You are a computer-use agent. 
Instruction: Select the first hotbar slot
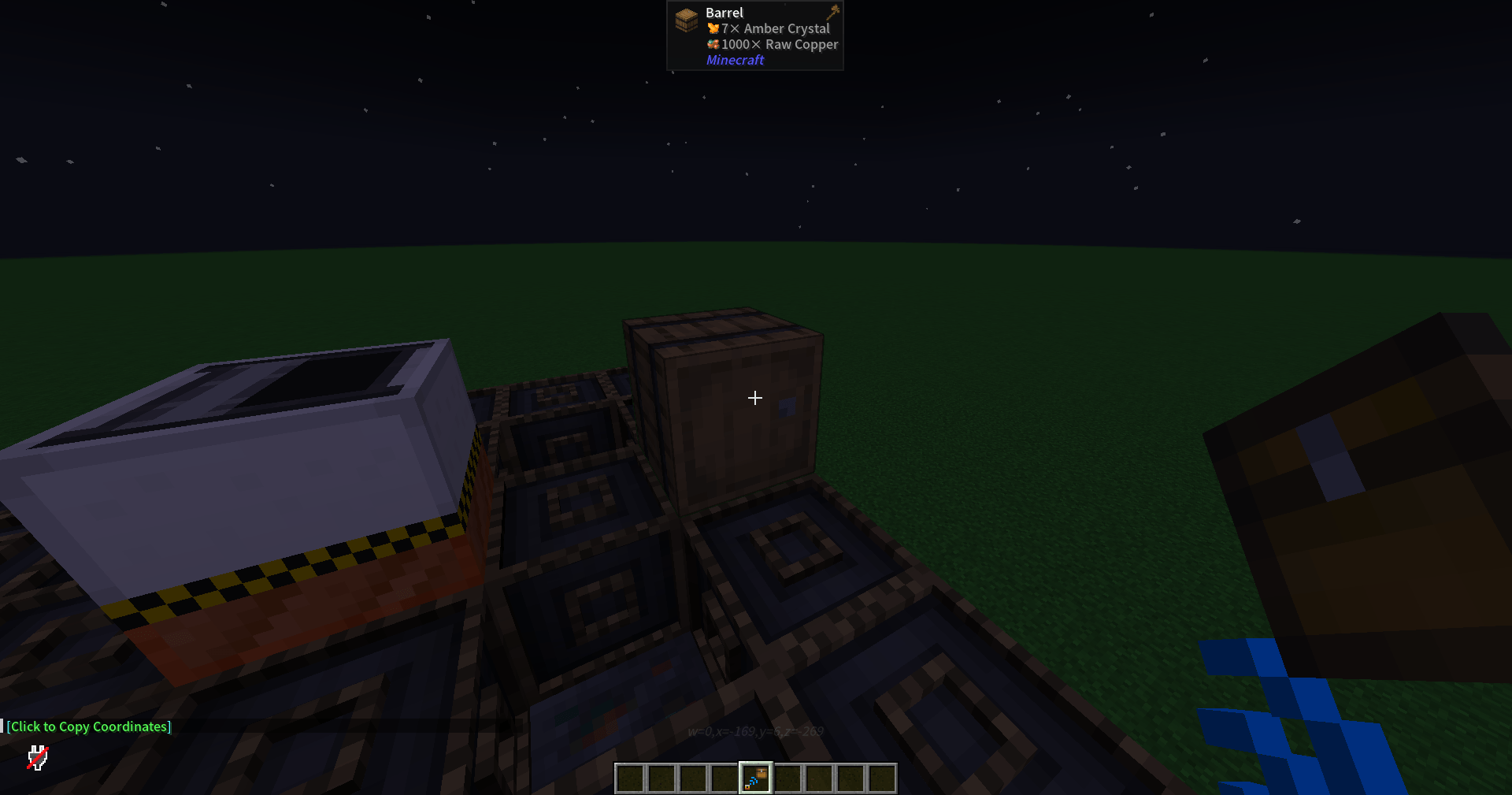point(628,778)
